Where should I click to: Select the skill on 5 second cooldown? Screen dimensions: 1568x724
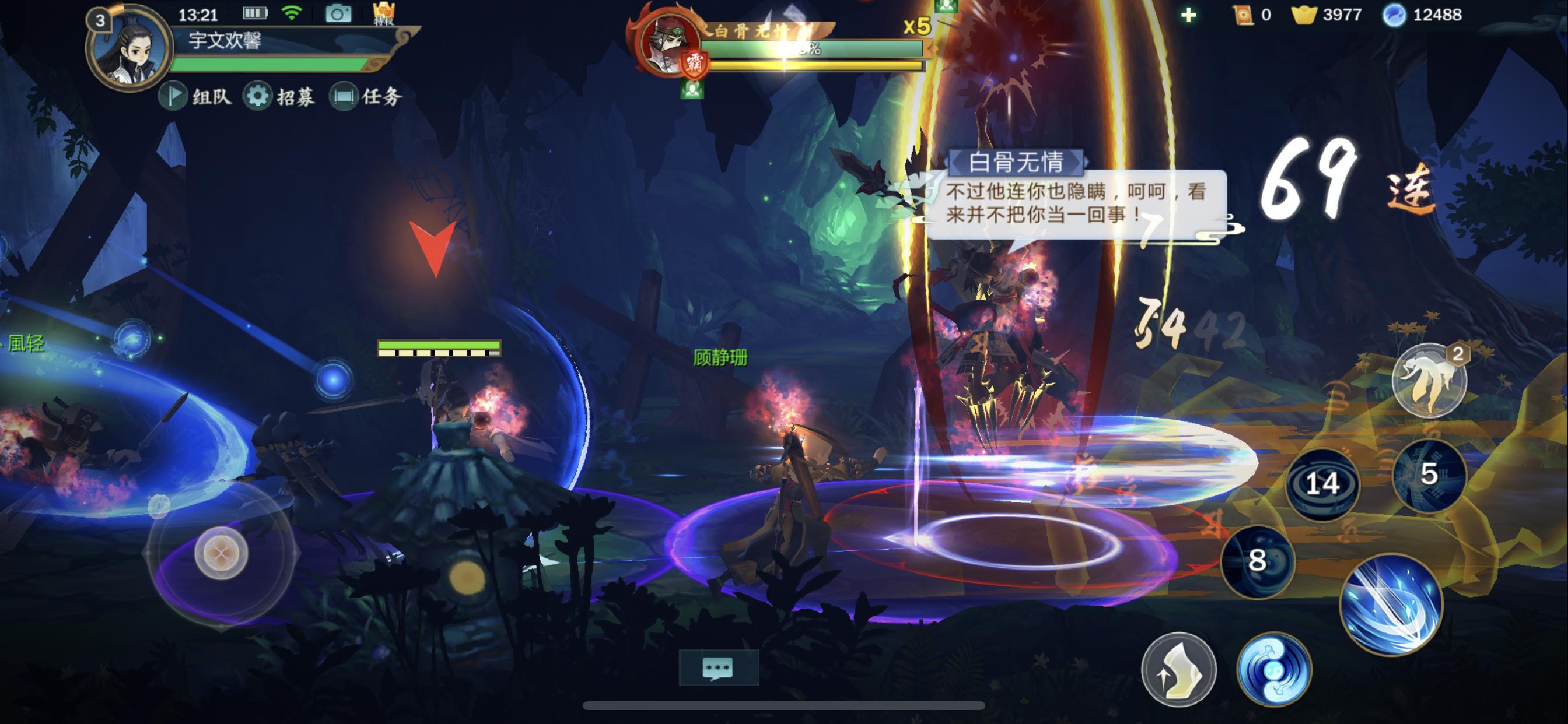click(x=1429, y=474)
